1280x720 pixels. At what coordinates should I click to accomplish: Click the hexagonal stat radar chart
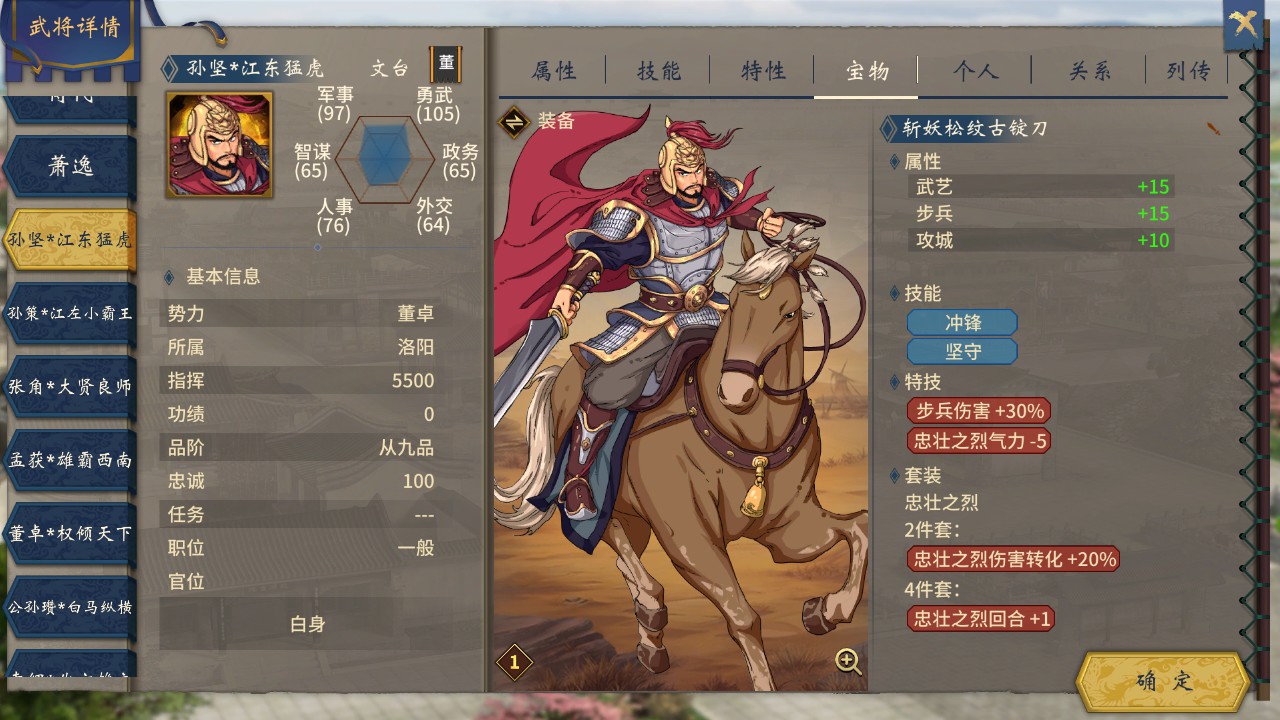[x=383, y=160]
